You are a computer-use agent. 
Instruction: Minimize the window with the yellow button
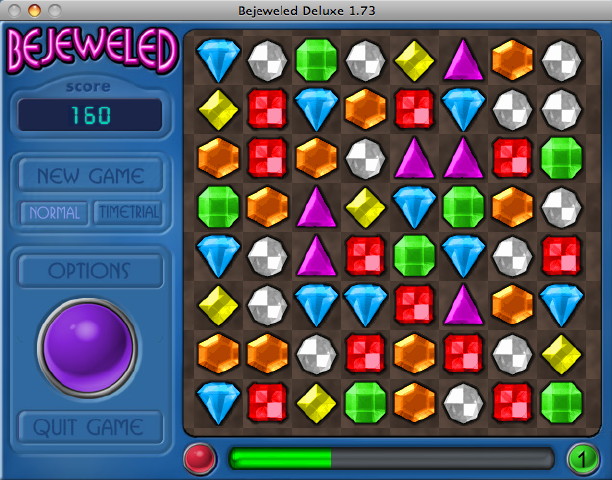click(32, 10)
